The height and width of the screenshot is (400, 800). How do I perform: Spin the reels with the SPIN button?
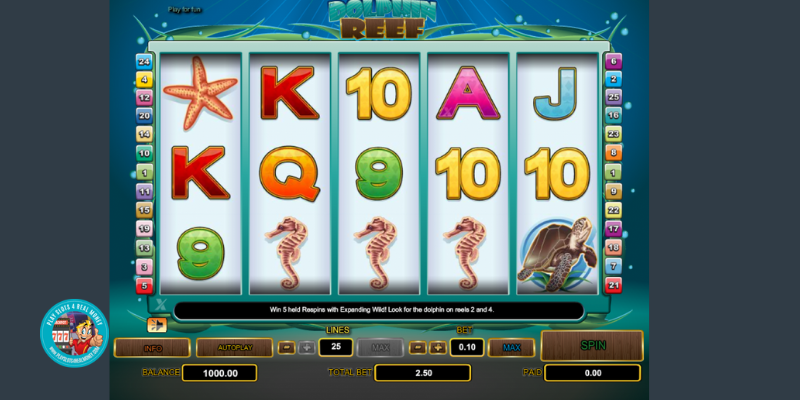pos(592,345)
